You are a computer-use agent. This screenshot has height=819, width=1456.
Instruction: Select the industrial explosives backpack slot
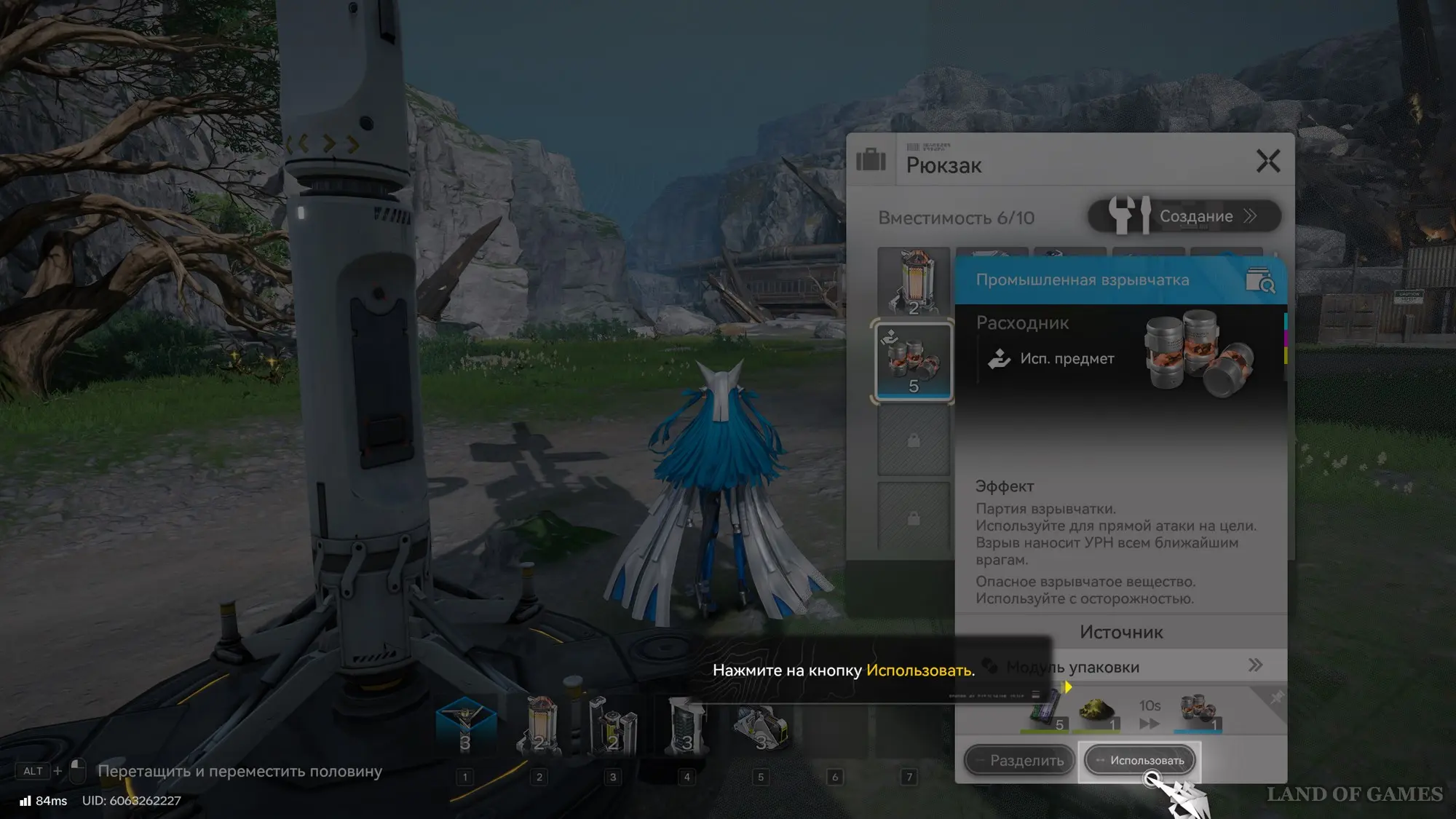pos(913,361)
